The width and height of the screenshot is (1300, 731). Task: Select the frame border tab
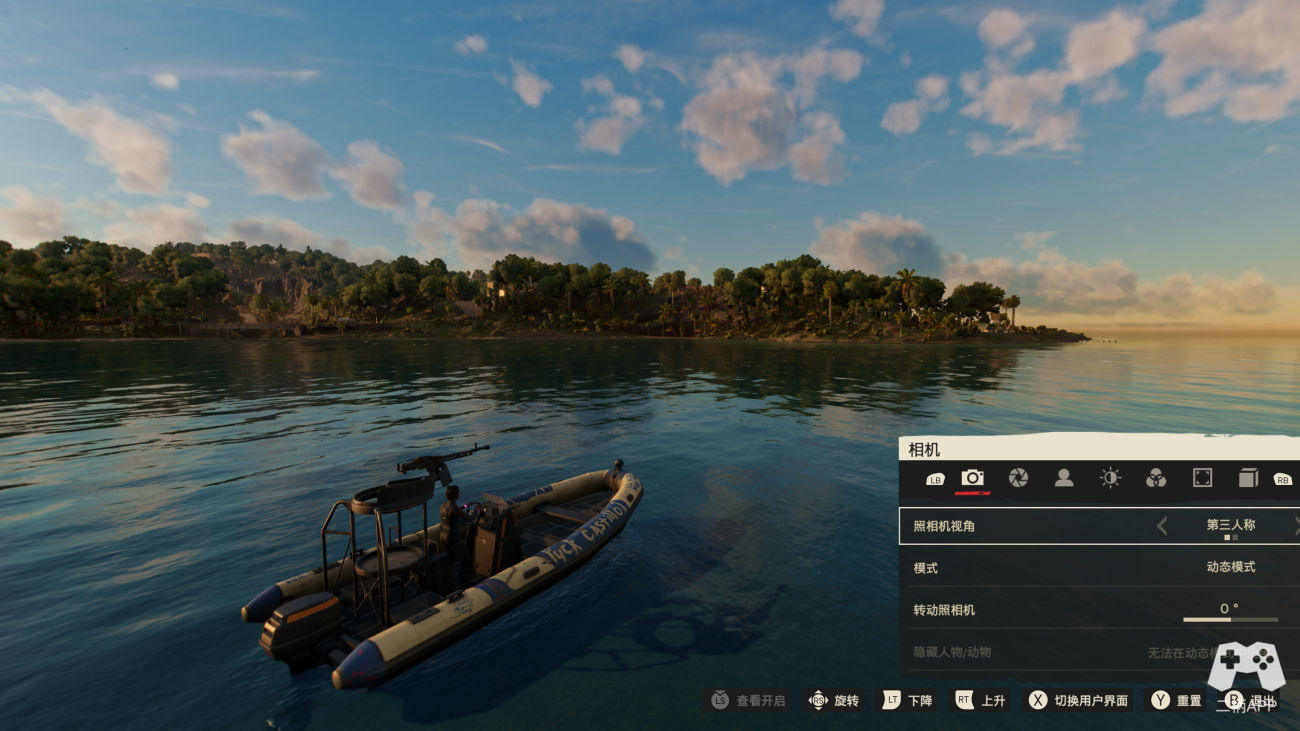[1202, 478]
